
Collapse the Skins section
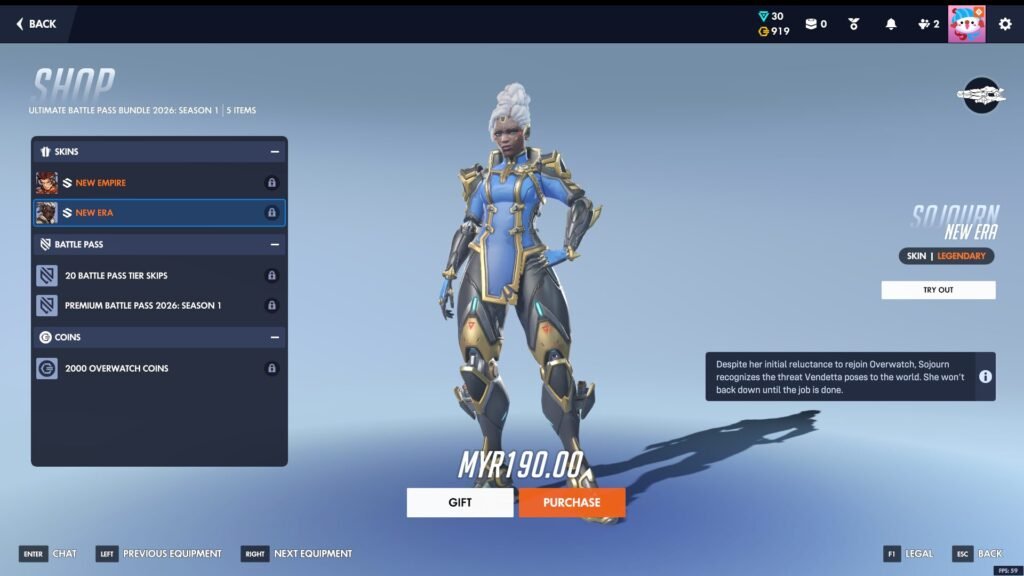[274, 152]
